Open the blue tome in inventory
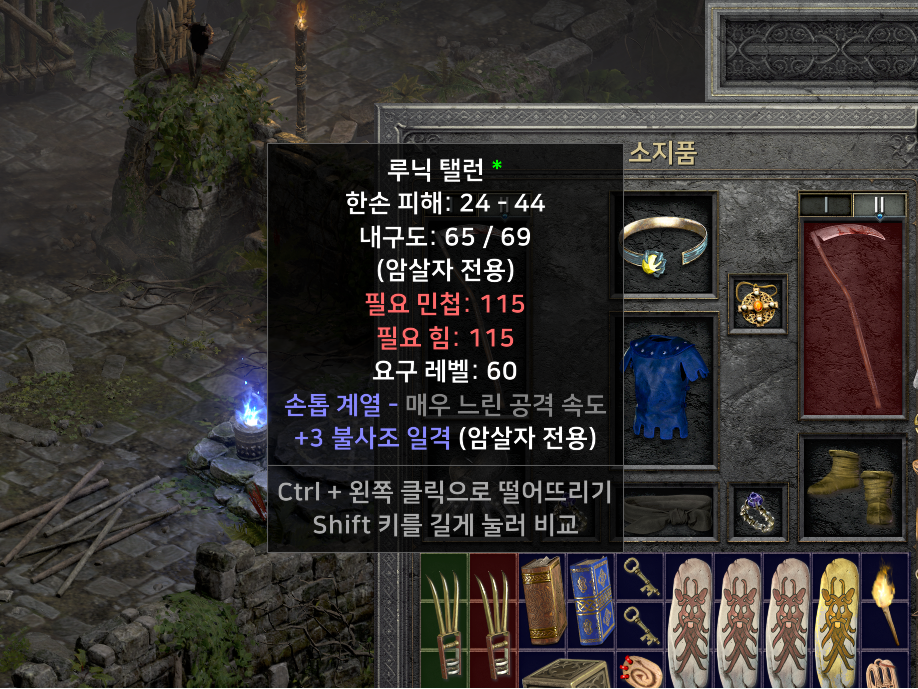Image resolution: width=918 pixels, height=689 pixels. click(591, 602)
